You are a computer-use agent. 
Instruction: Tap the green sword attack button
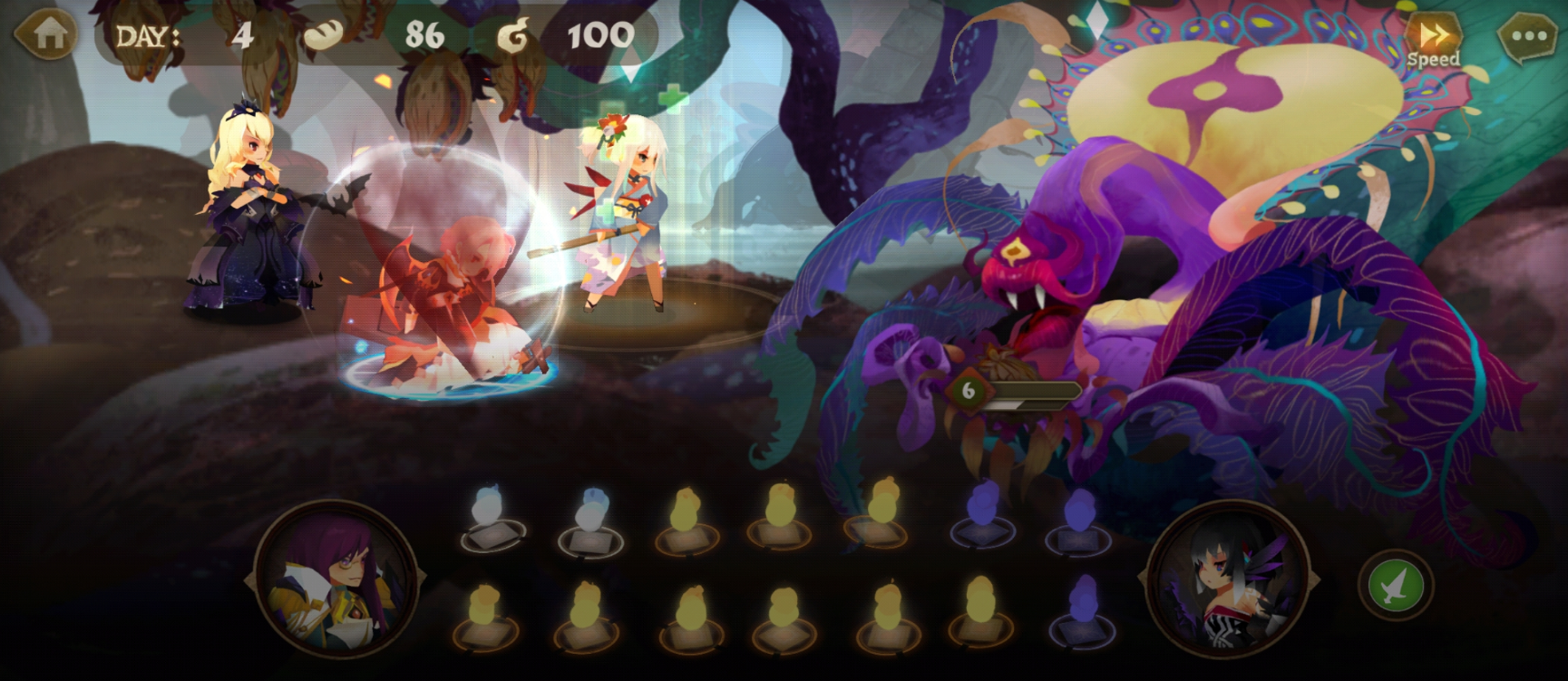pos(1395,585)
